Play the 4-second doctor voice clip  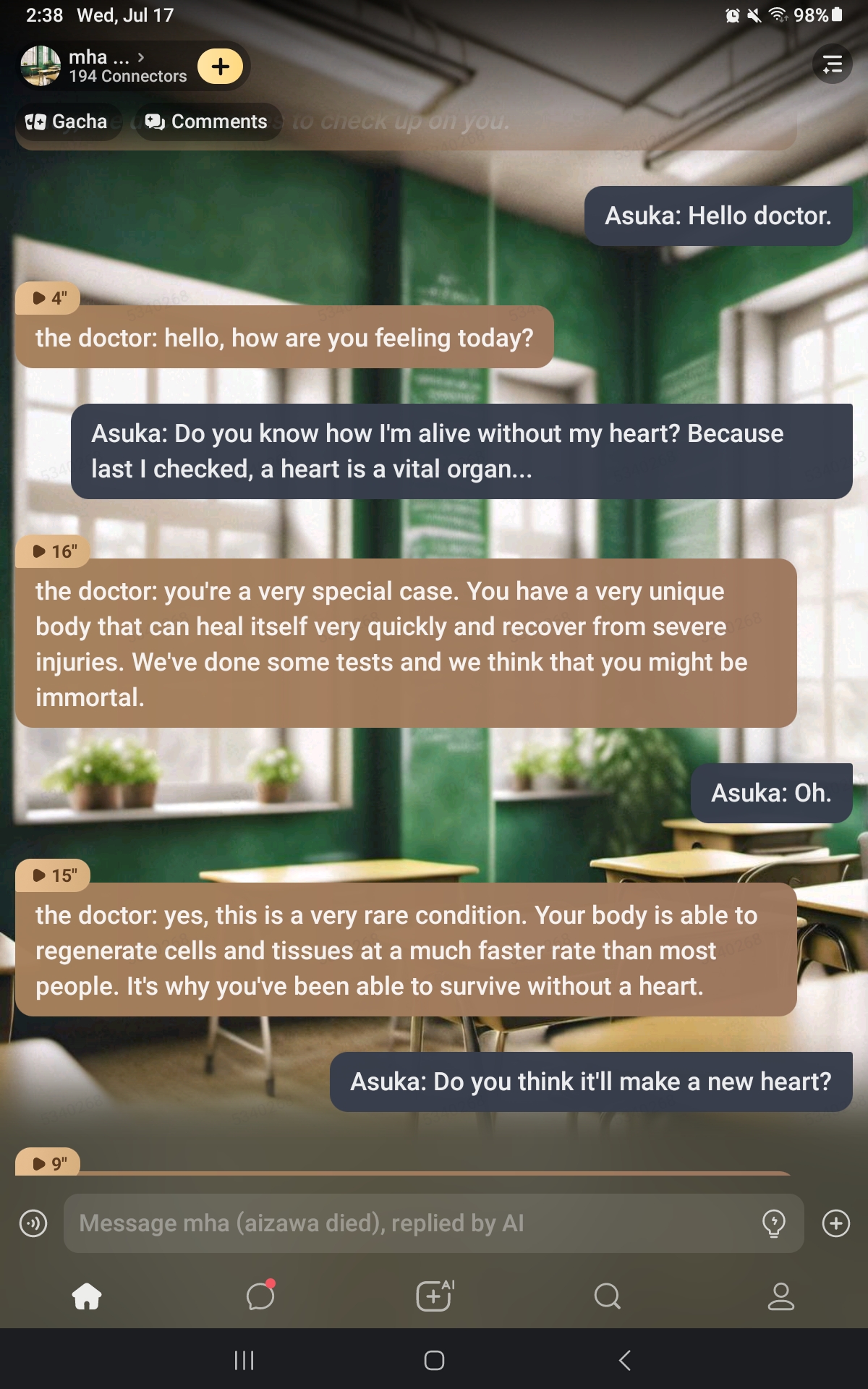(x=48, y=298)
